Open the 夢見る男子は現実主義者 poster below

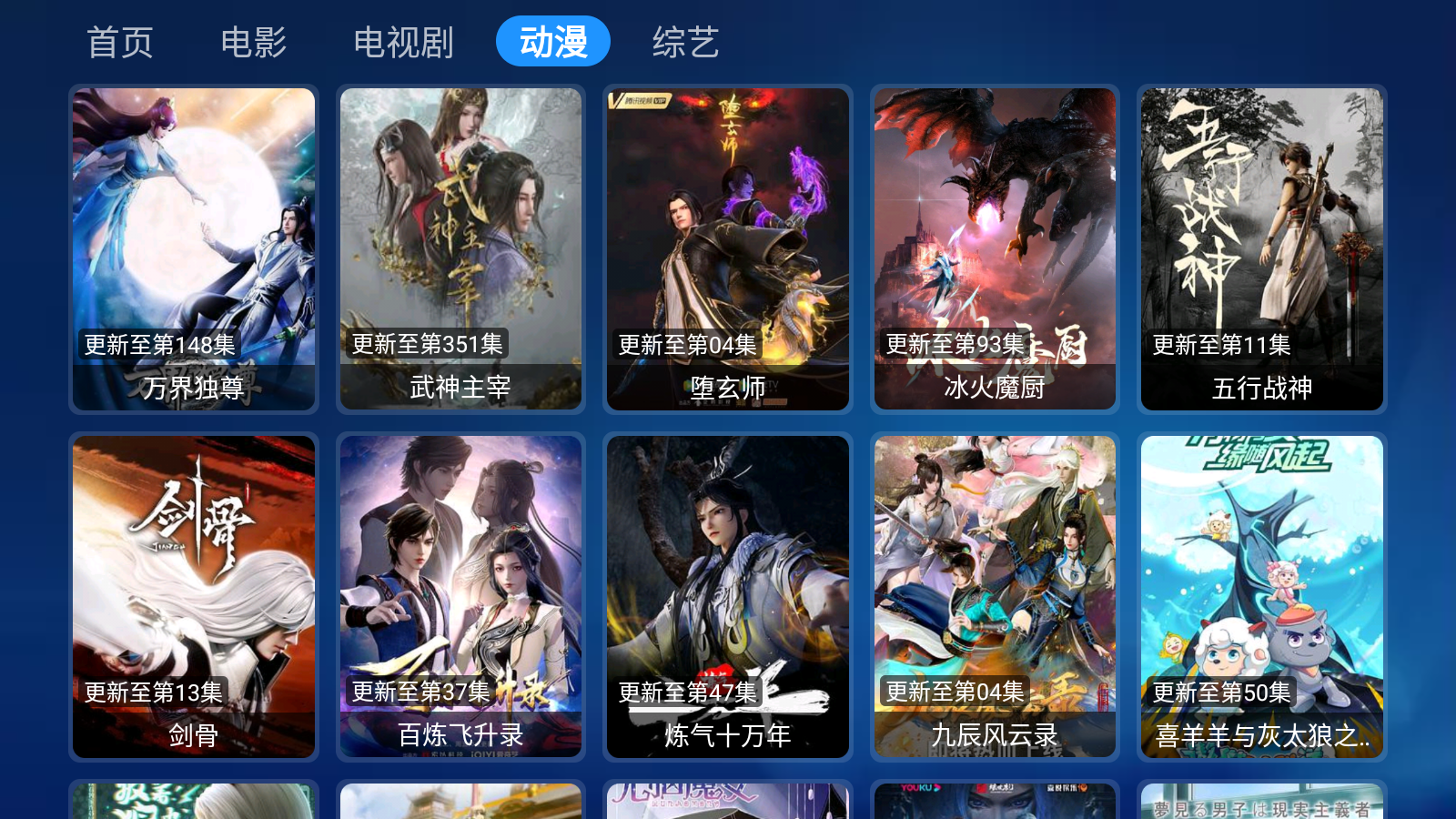pyautogui.click(x=1260, y=803)
